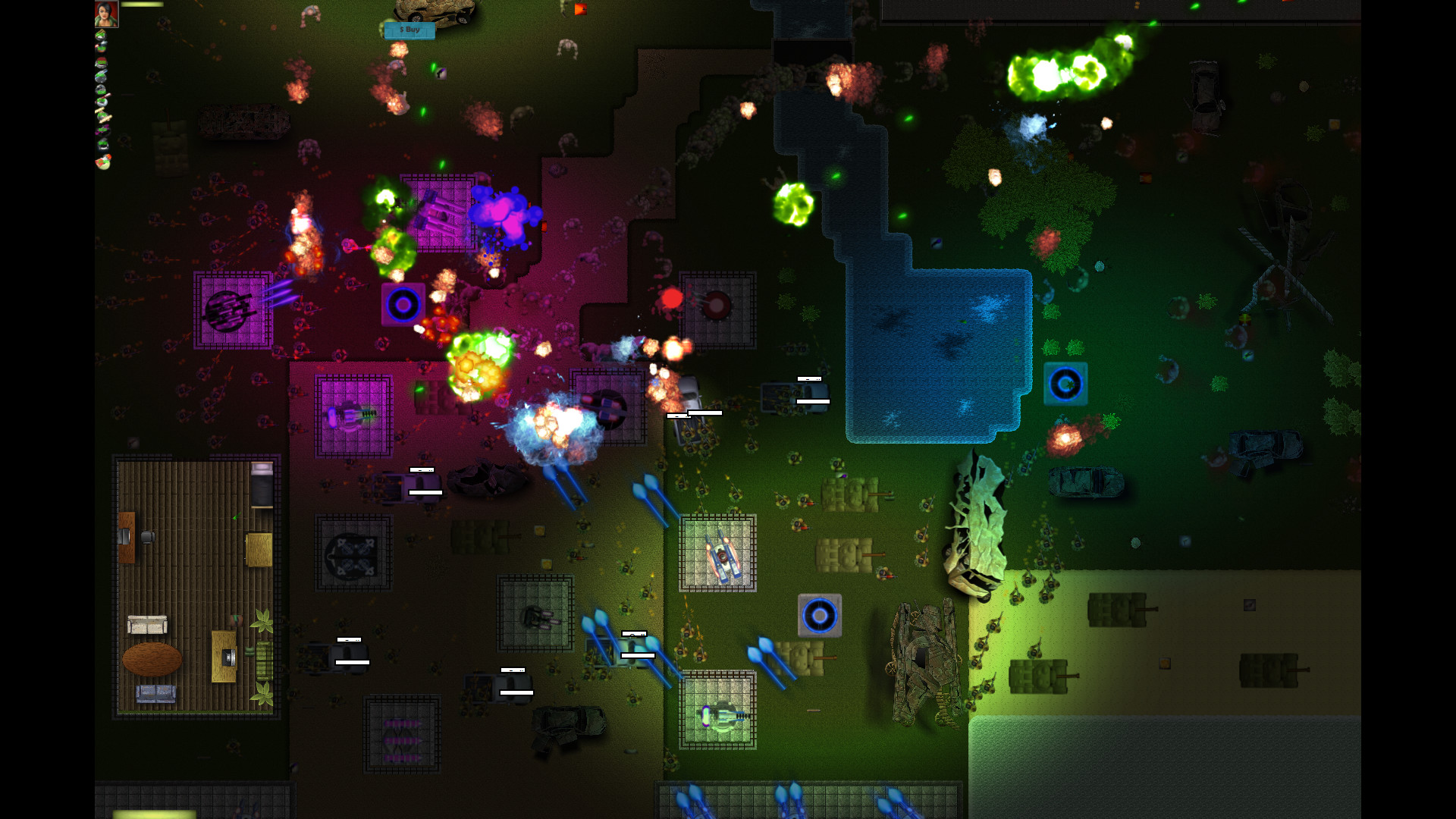Buy the yellow ammo bundle icon in sidebar
The height and width of the screenshot is (819, 1456).
[102, 115]
